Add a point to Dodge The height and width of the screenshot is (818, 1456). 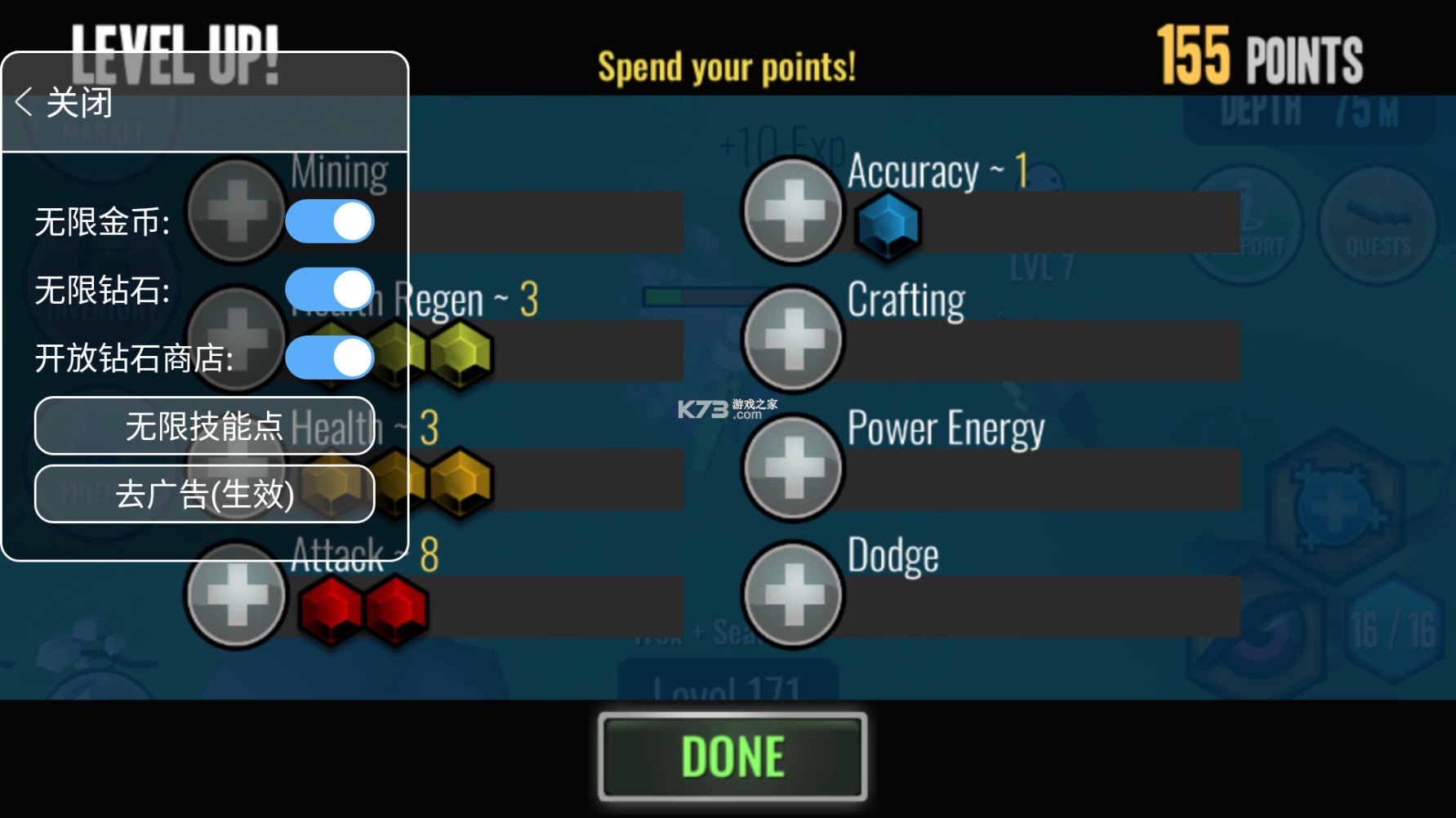792,594
